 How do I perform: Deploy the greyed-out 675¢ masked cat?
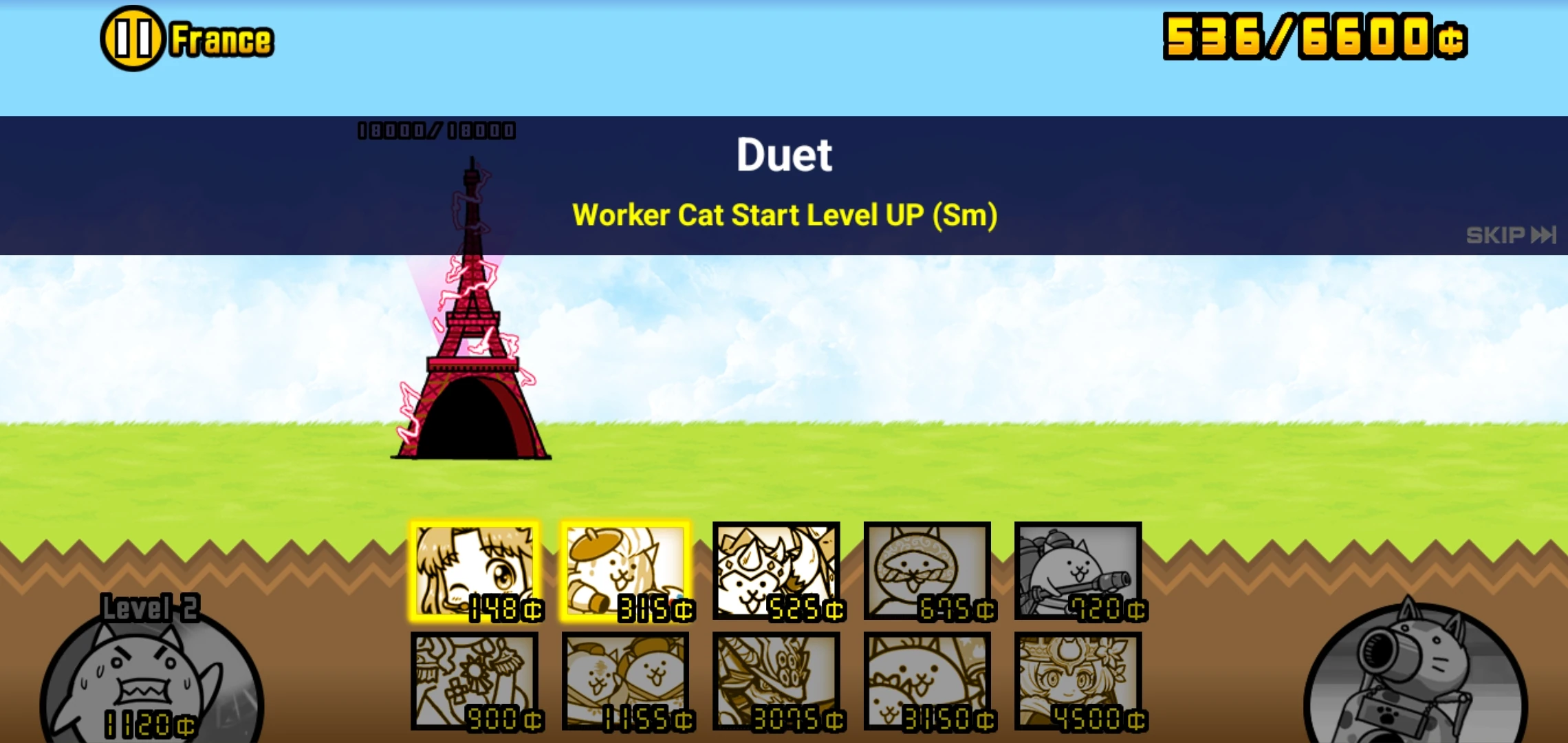coord(927,571)
